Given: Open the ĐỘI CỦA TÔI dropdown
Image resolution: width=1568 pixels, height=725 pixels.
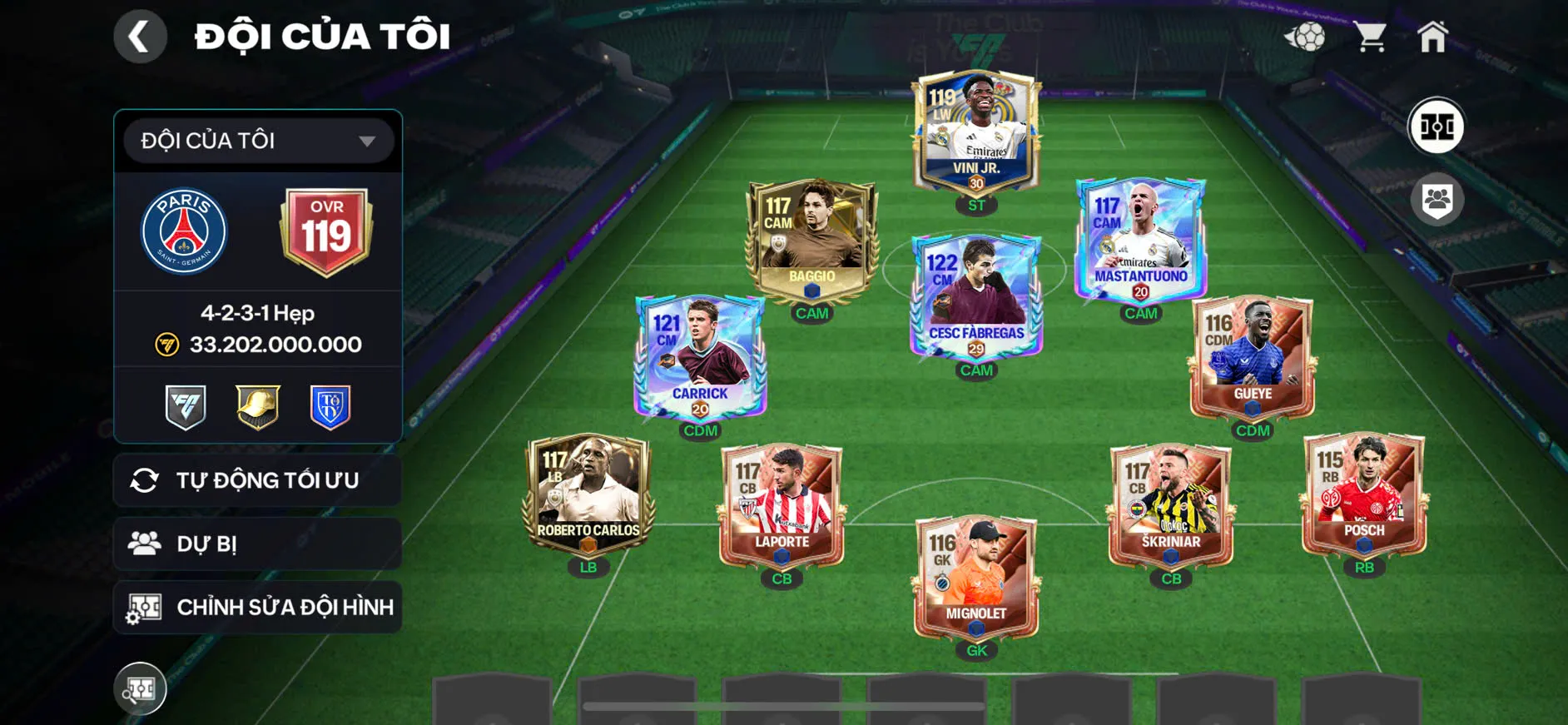Looking at the screenshot, I should (x=258, y=141).
